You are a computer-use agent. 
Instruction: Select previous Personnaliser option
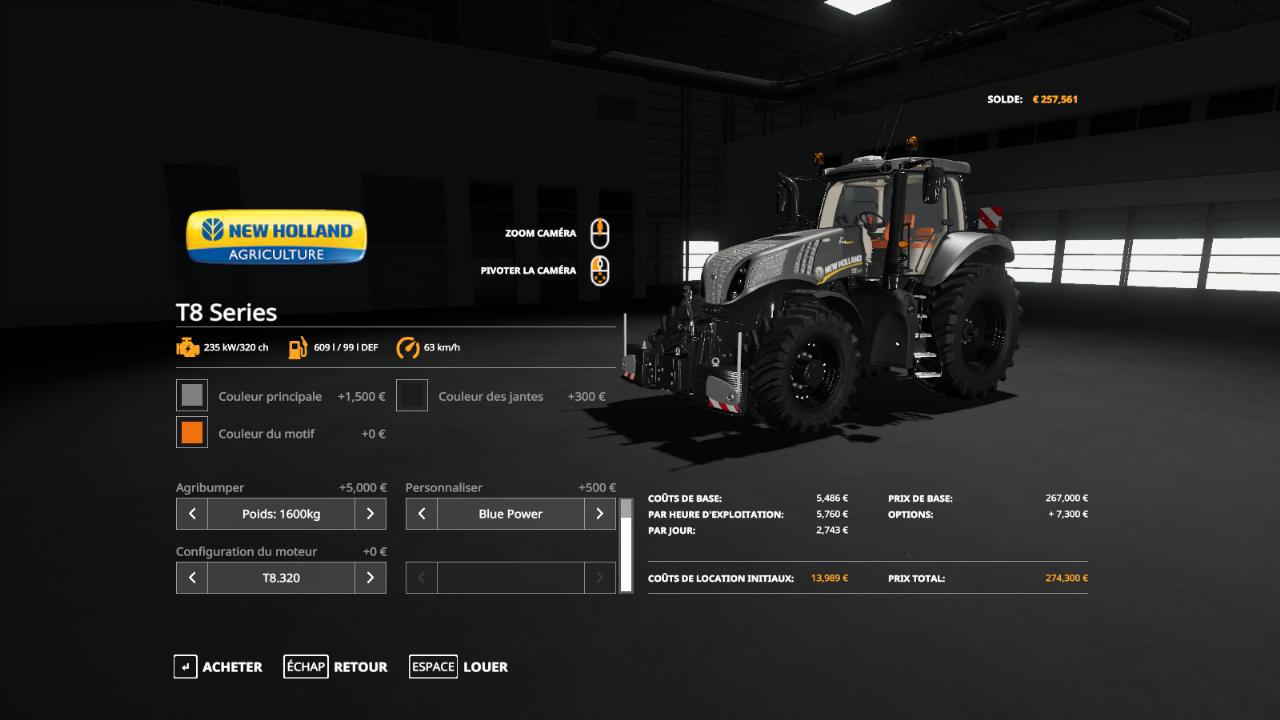422,514
